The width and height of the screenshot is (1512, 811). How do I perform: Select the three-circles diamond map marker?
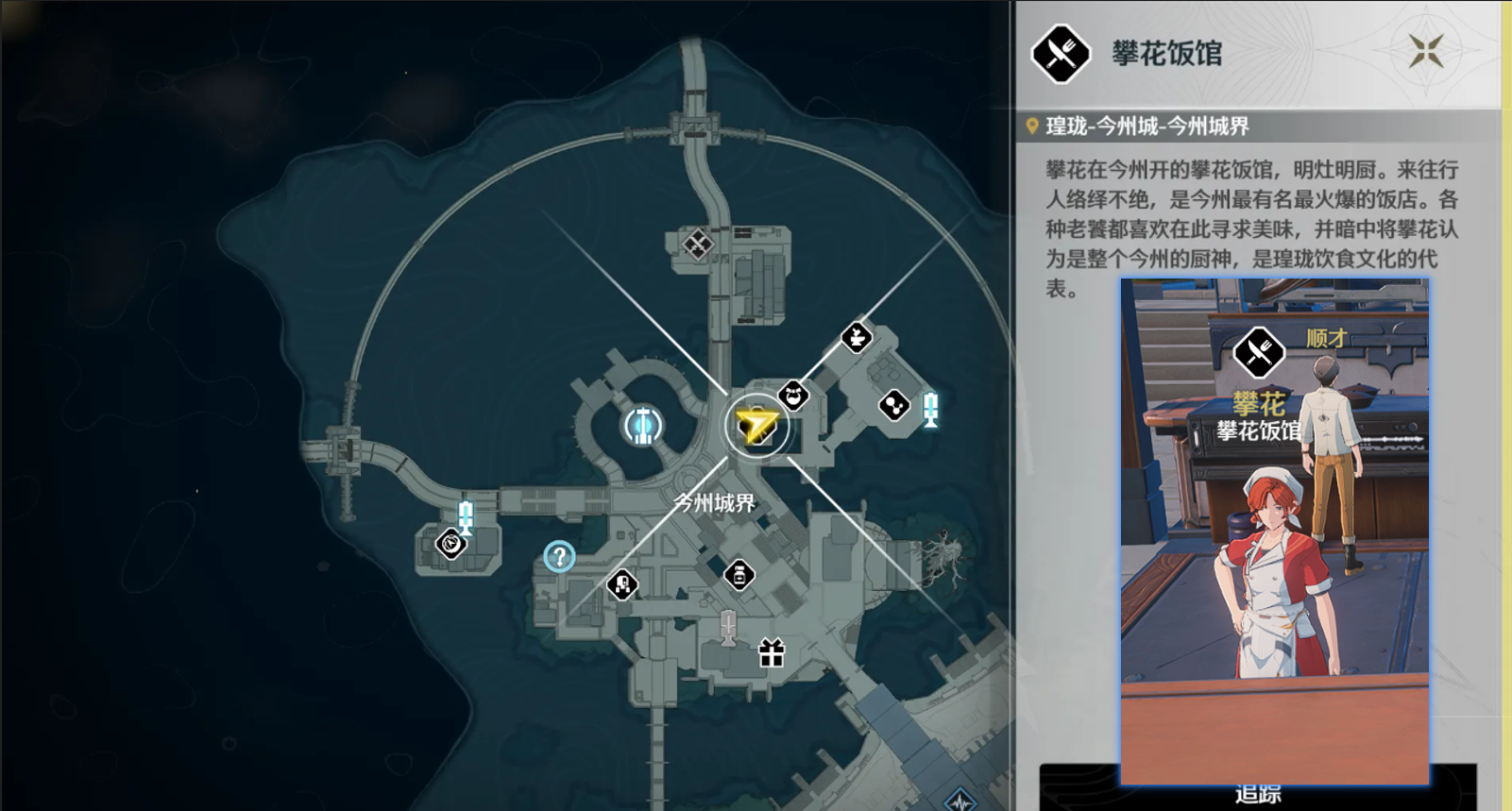pyautogui.click(x=893, y=406)
